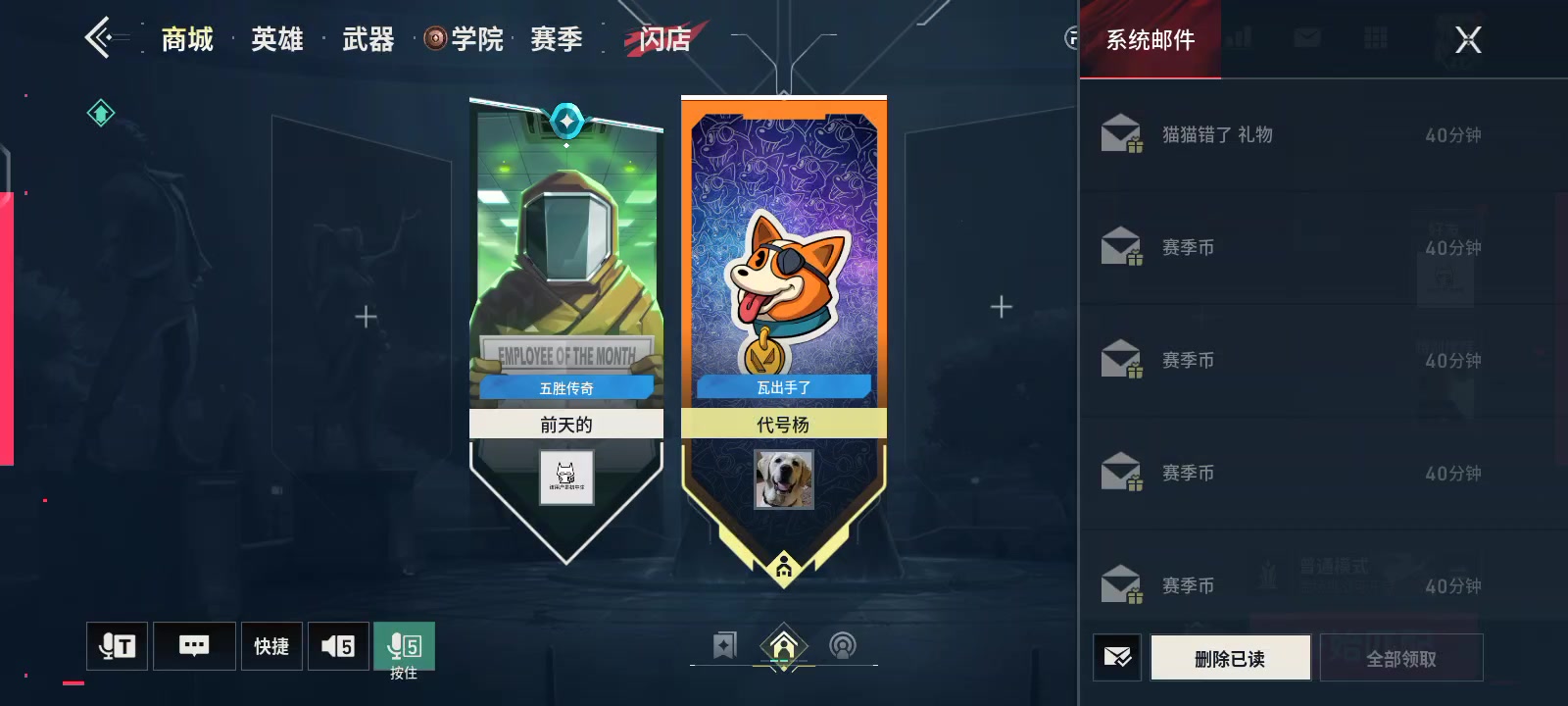This screenshot has height=706, width=1568.
Task: Open the chat message icon
Action: (x=194, y=645)
